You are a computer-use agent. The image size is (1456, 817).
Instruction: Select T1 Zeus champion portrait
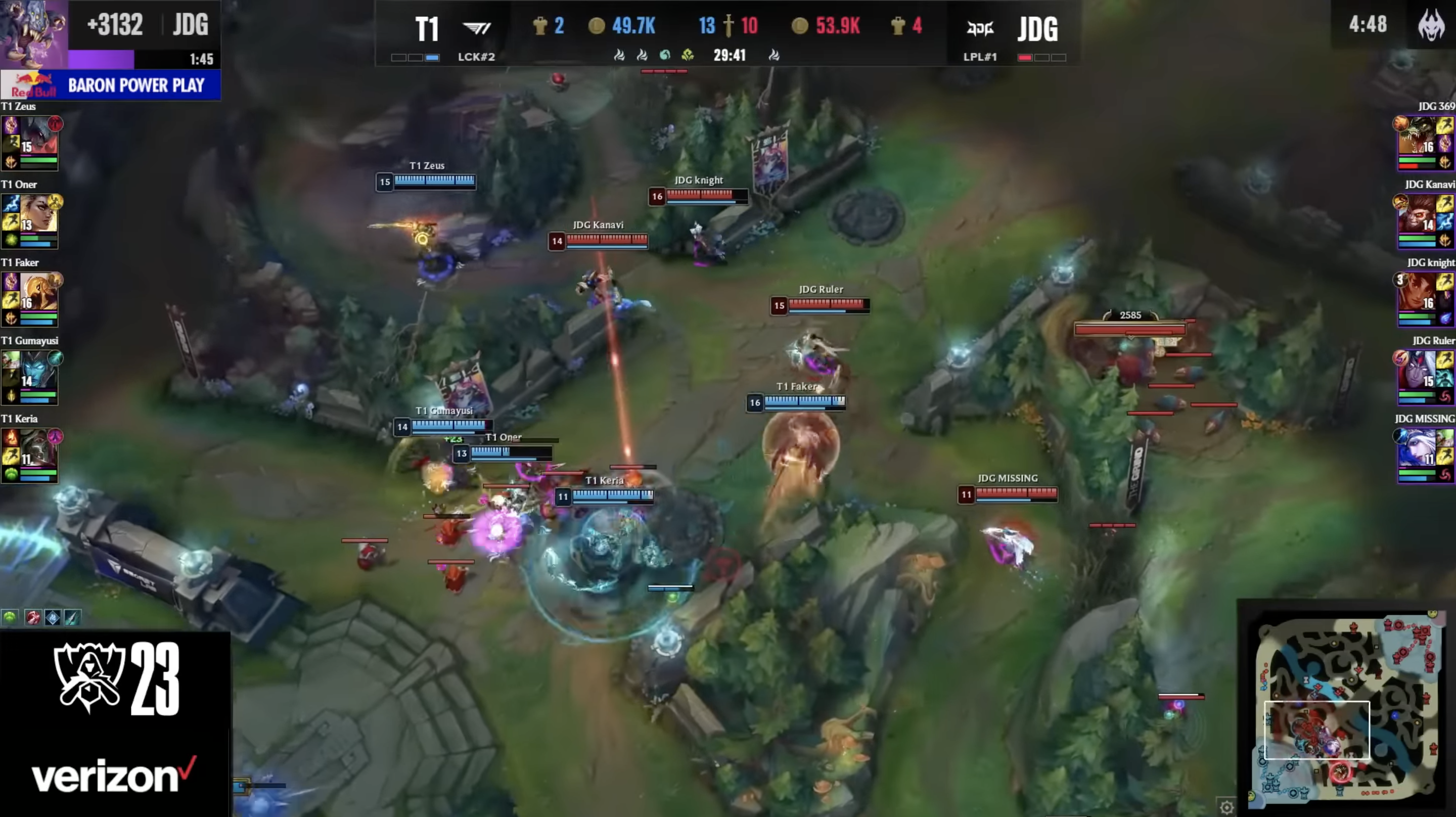click(x=38, y=137)
